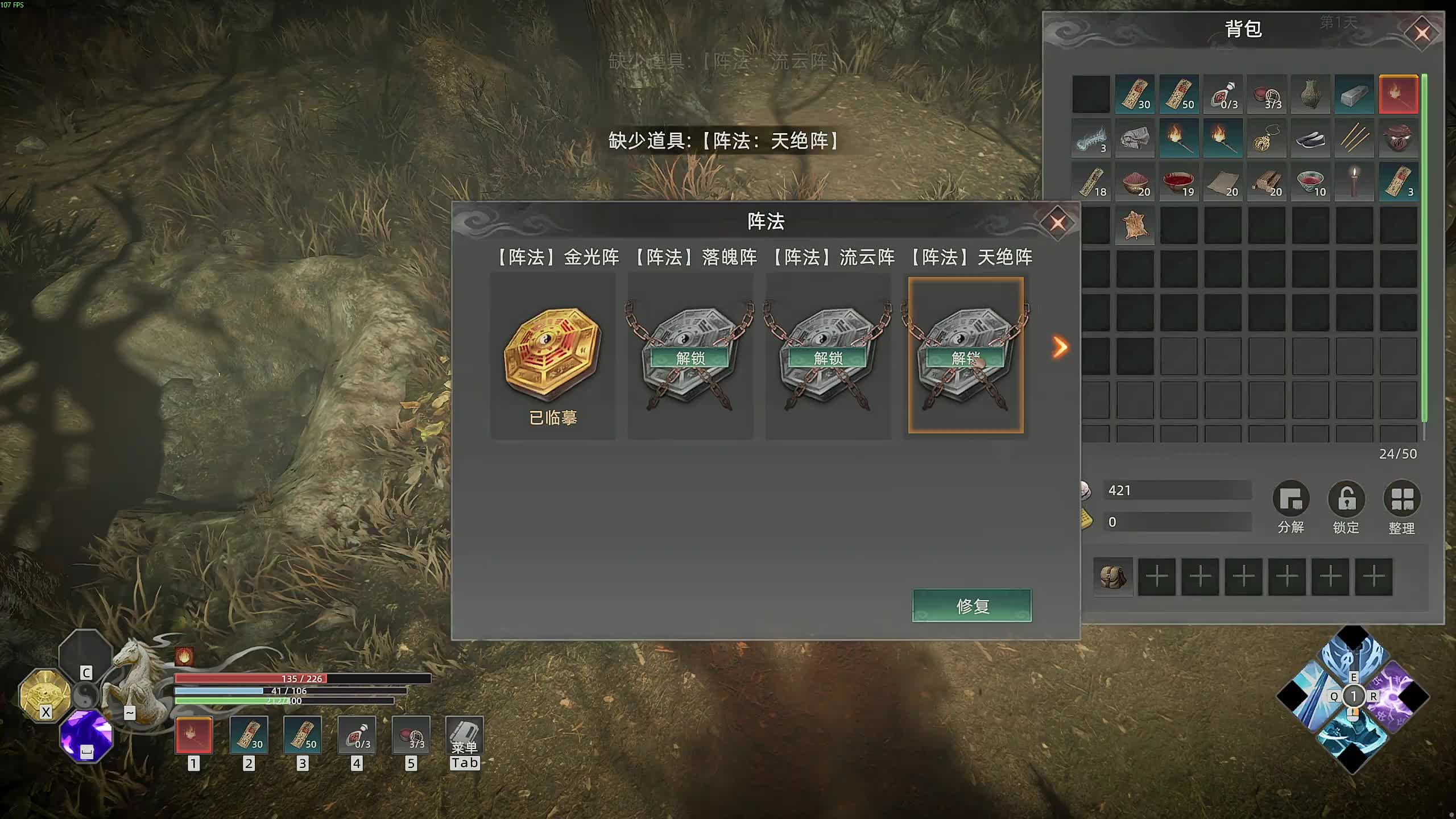The width and height of the screenshot is (1456, 819).
Task: Unlock the 流云阵 formation
Action: pyautogui.click(x=828, y=358)
